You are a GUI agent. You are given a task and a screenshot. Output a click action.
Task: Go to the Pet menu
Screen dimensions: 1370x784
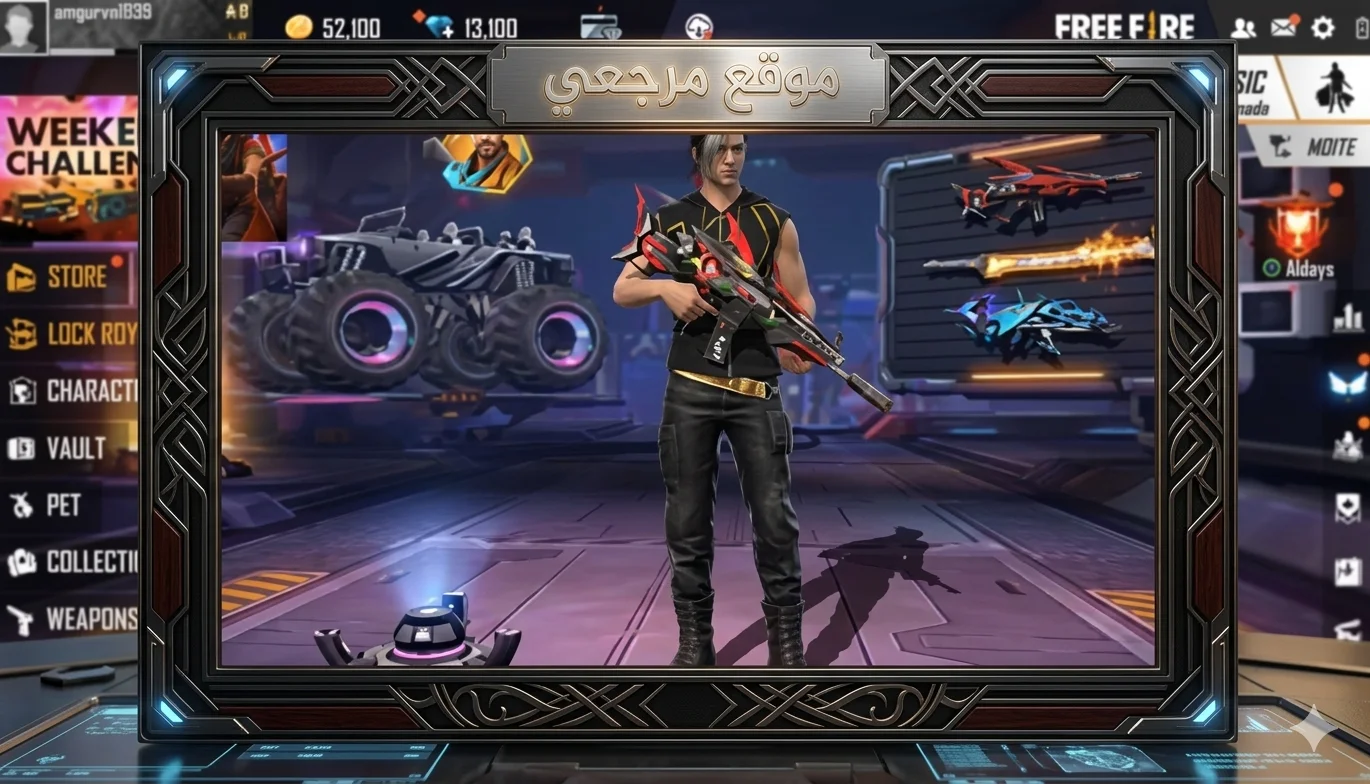[50, 505]
